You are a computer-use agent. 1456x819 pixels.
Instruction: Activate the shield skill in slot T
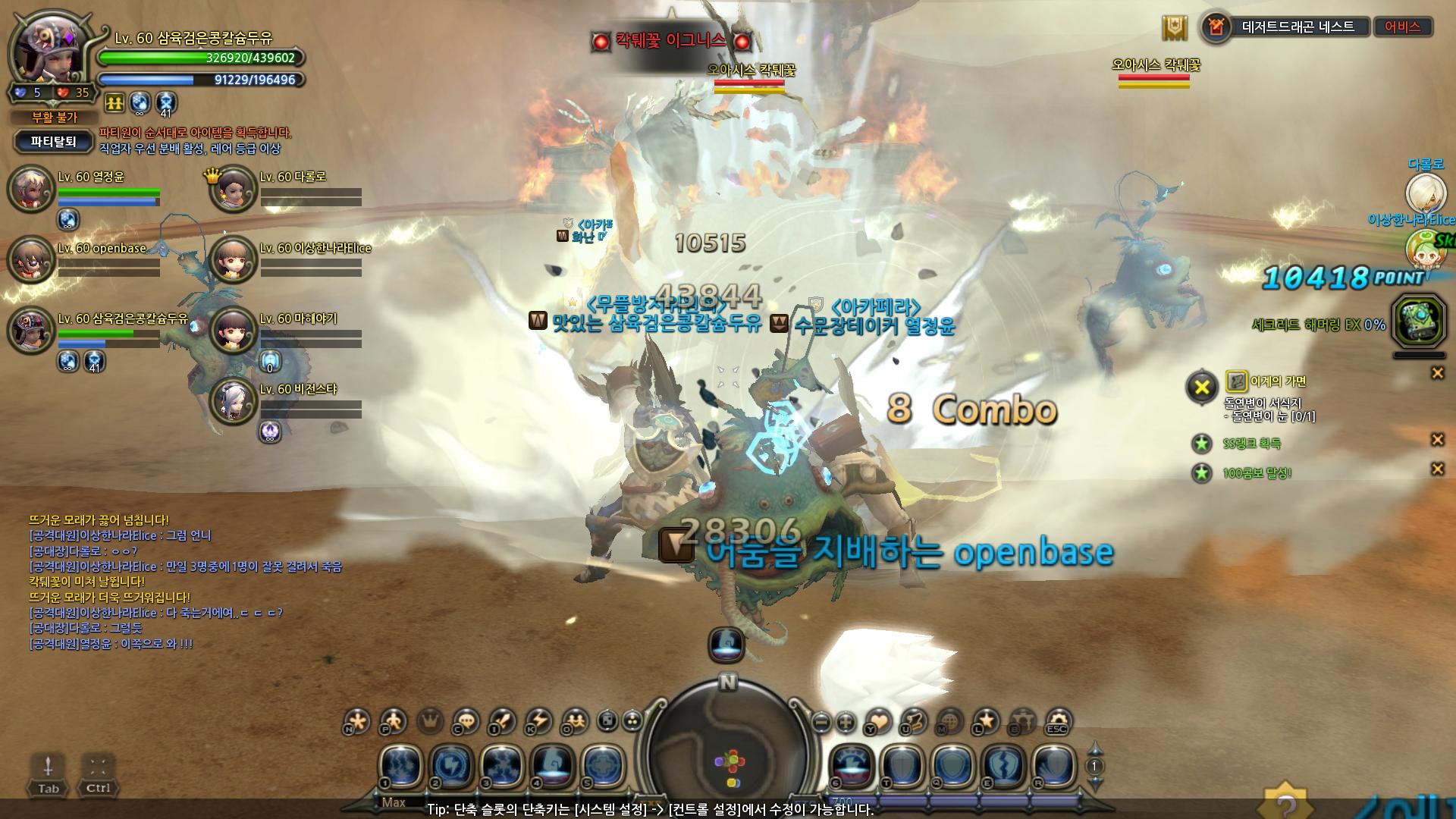pos(903,767)
